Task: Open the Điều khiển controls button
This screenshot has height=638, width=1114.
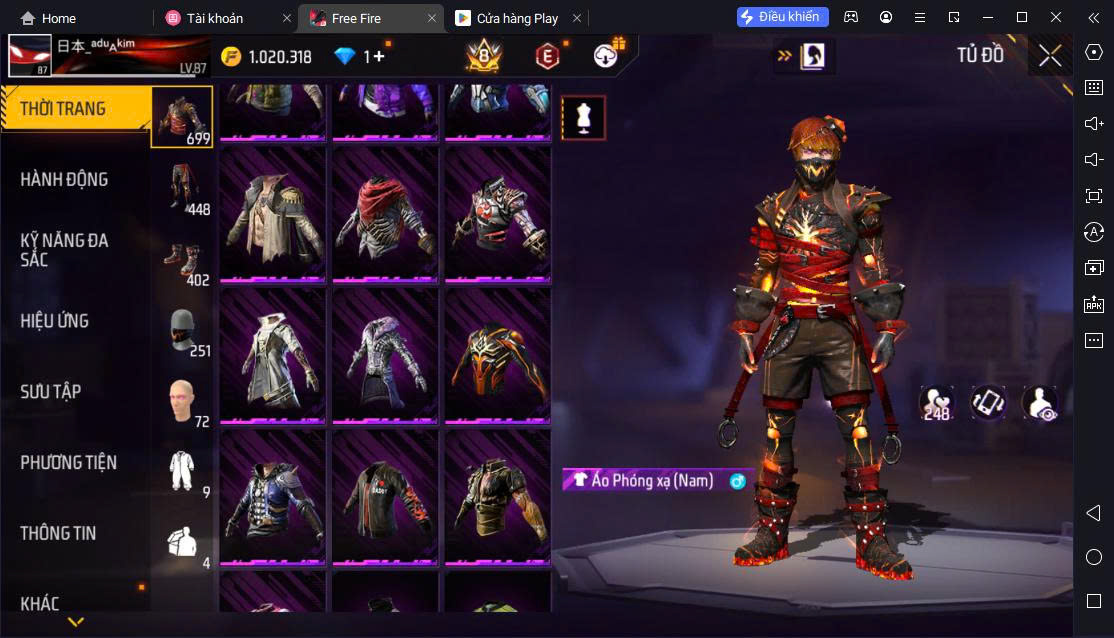Action: click(x=783, y=17)
